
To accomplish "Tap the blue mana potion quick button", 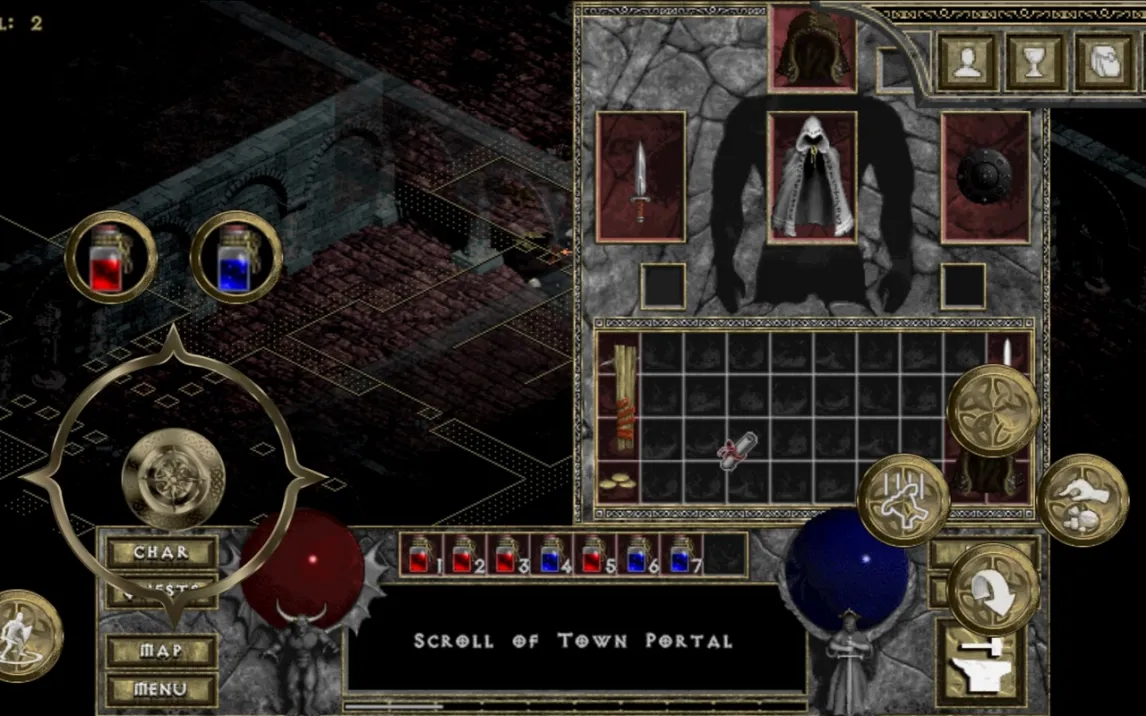I will tap(235, 257).
